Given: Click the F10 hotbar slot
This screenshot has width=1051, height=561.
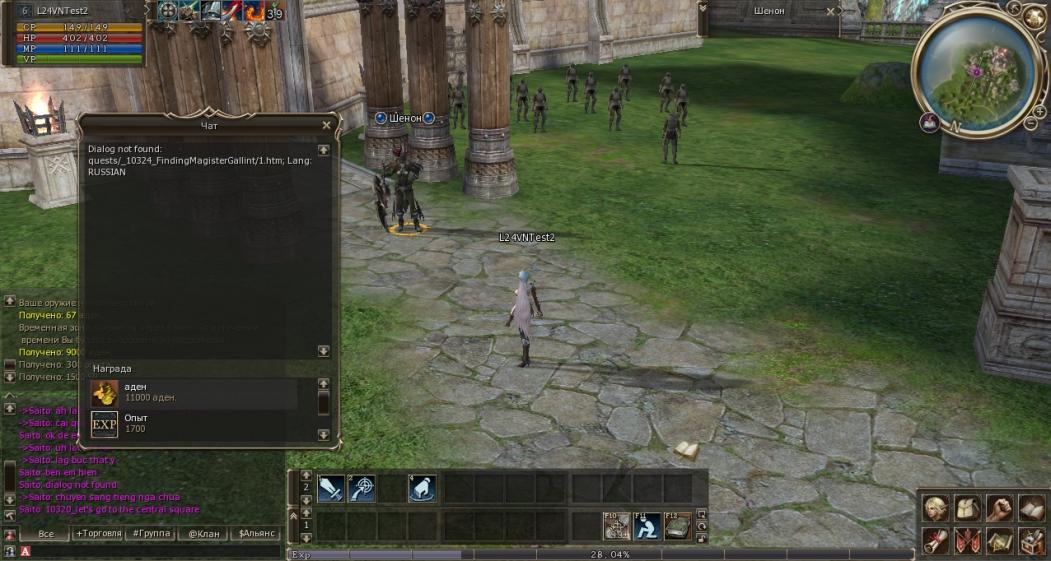Looking at the screenshot, I should tap(617, 525).
